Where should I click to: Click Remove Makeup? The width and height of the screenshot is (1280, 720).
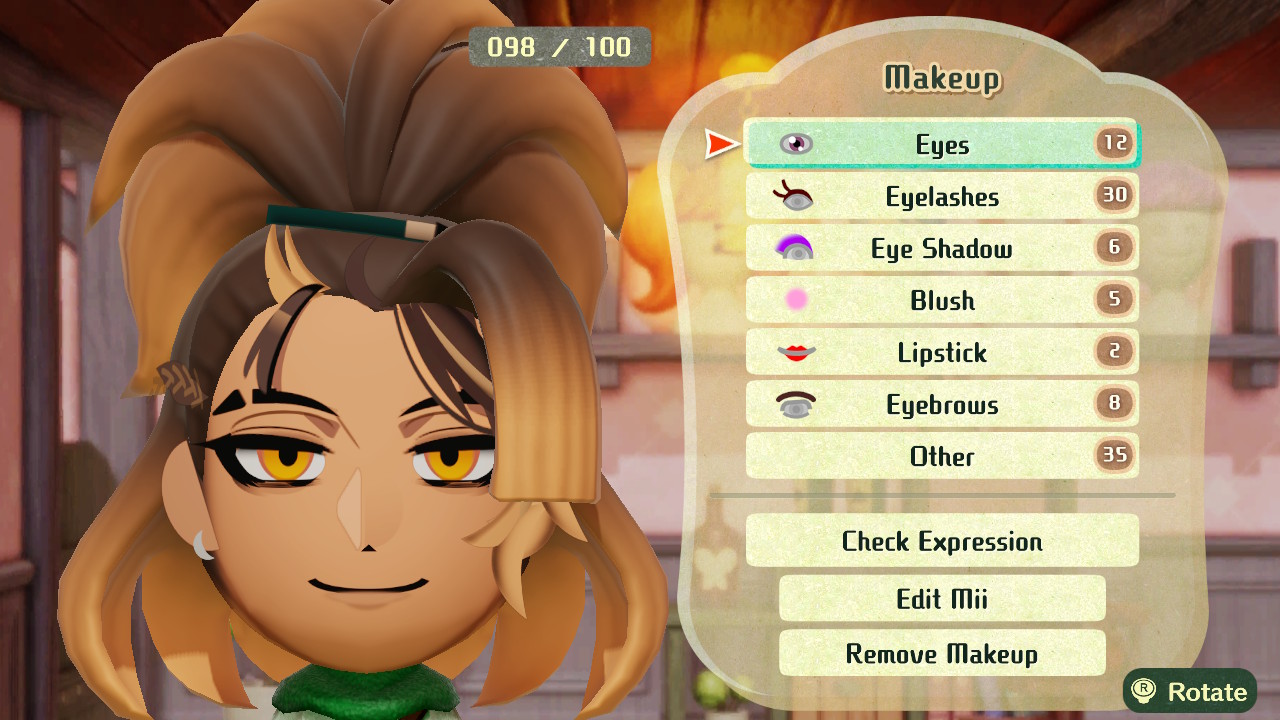tap(941, 653)
